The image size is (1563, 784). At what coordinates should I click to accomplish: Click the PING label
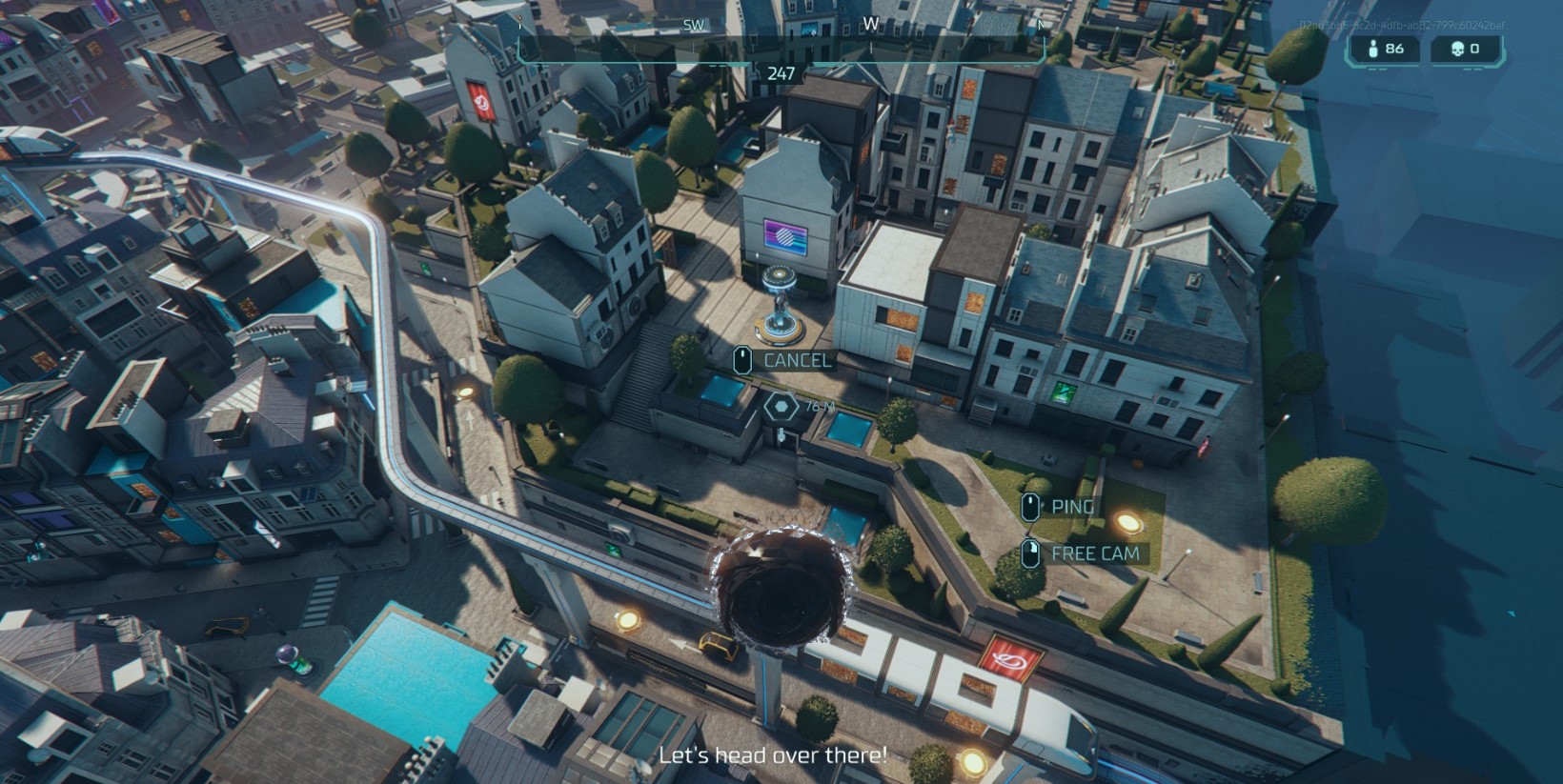click(1072, 506)
